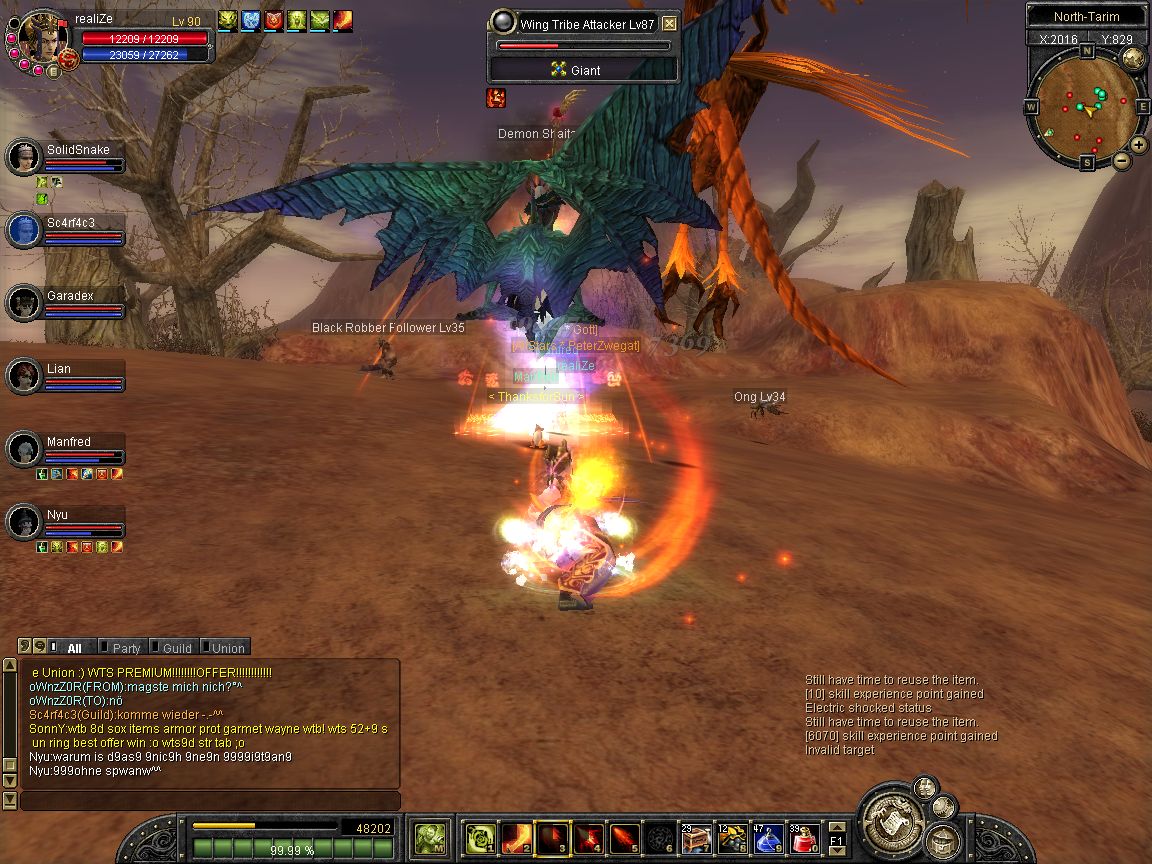Zoom out the minimap with minus button
This screenshot has height=864, width=1152.
1122,160
